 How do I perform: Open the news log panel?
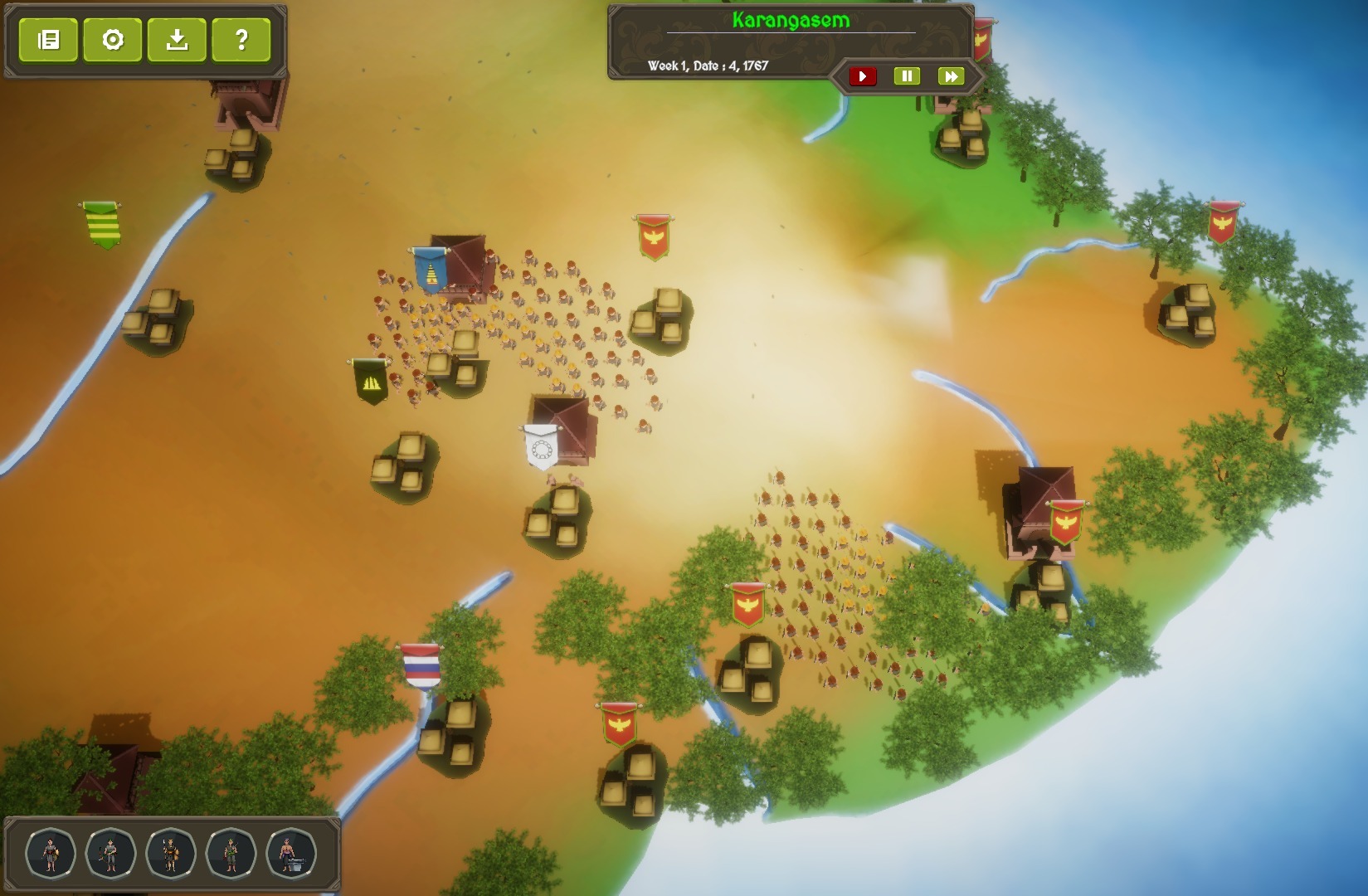click(49, 40)
